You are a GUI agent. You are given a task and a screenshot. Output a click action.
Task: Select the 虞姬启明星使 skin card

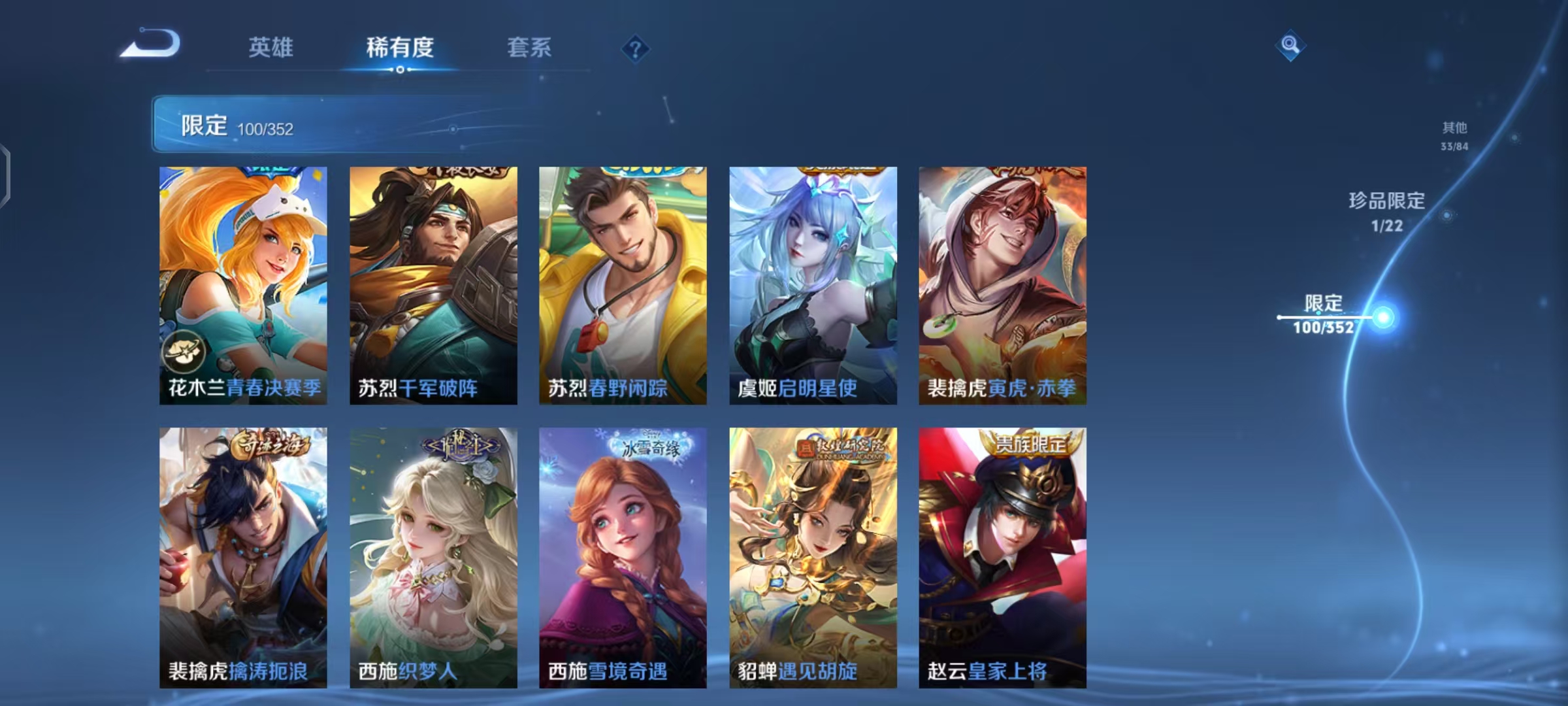point(813,281)
